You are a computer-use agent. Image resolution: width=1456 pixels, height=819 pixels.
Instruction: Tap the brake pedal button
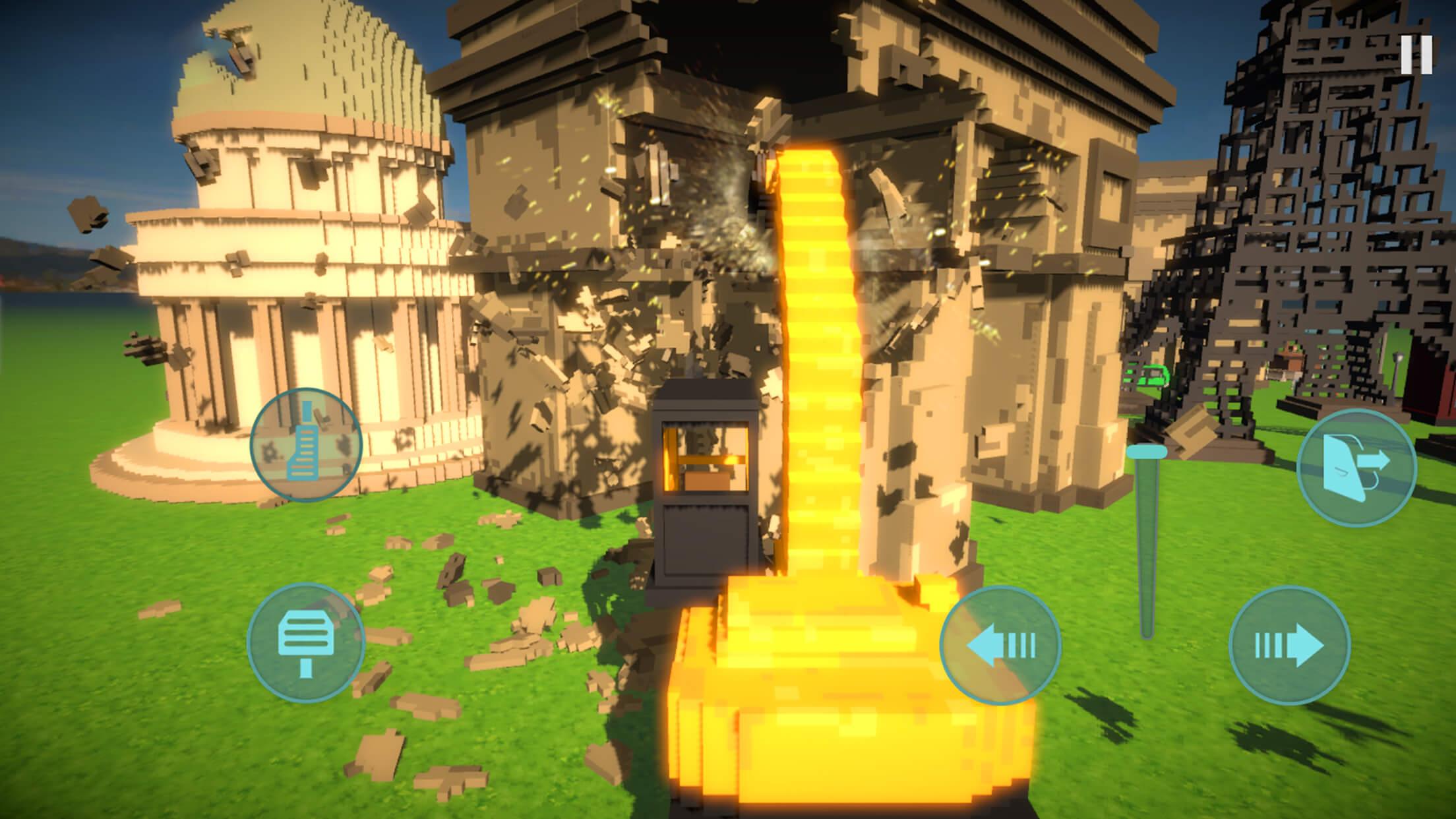point(305,644)
